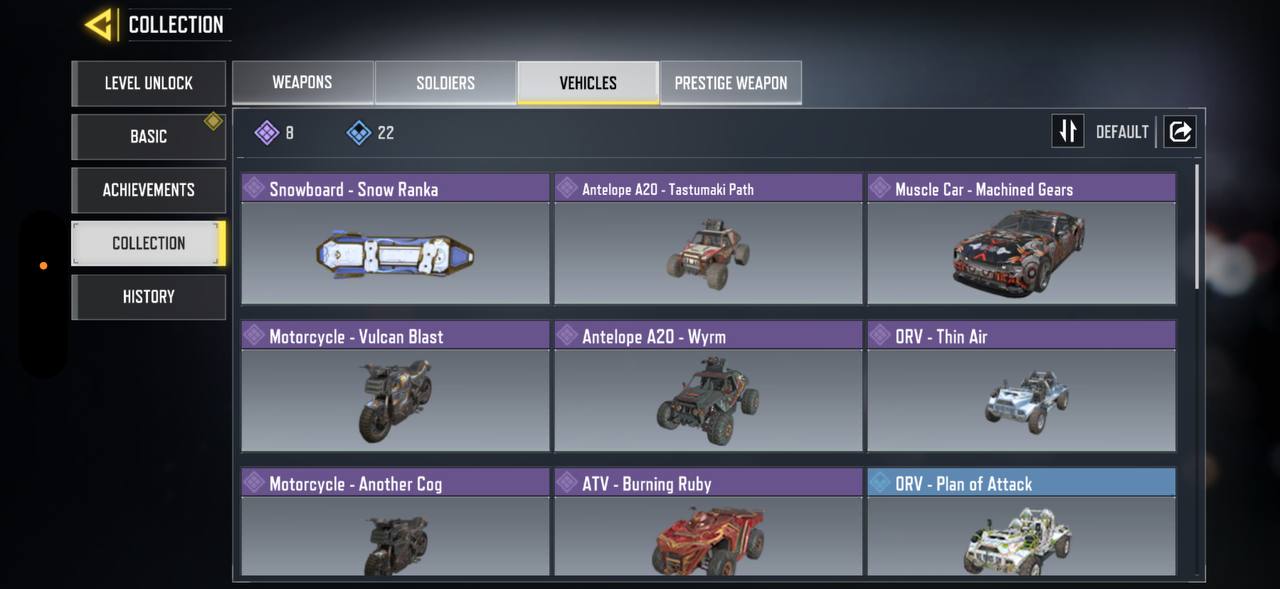The width and height of the screenshot is (1280, 589).
Task: Choose the ORV - Thin Air card
Action: tap(1021, 387)
